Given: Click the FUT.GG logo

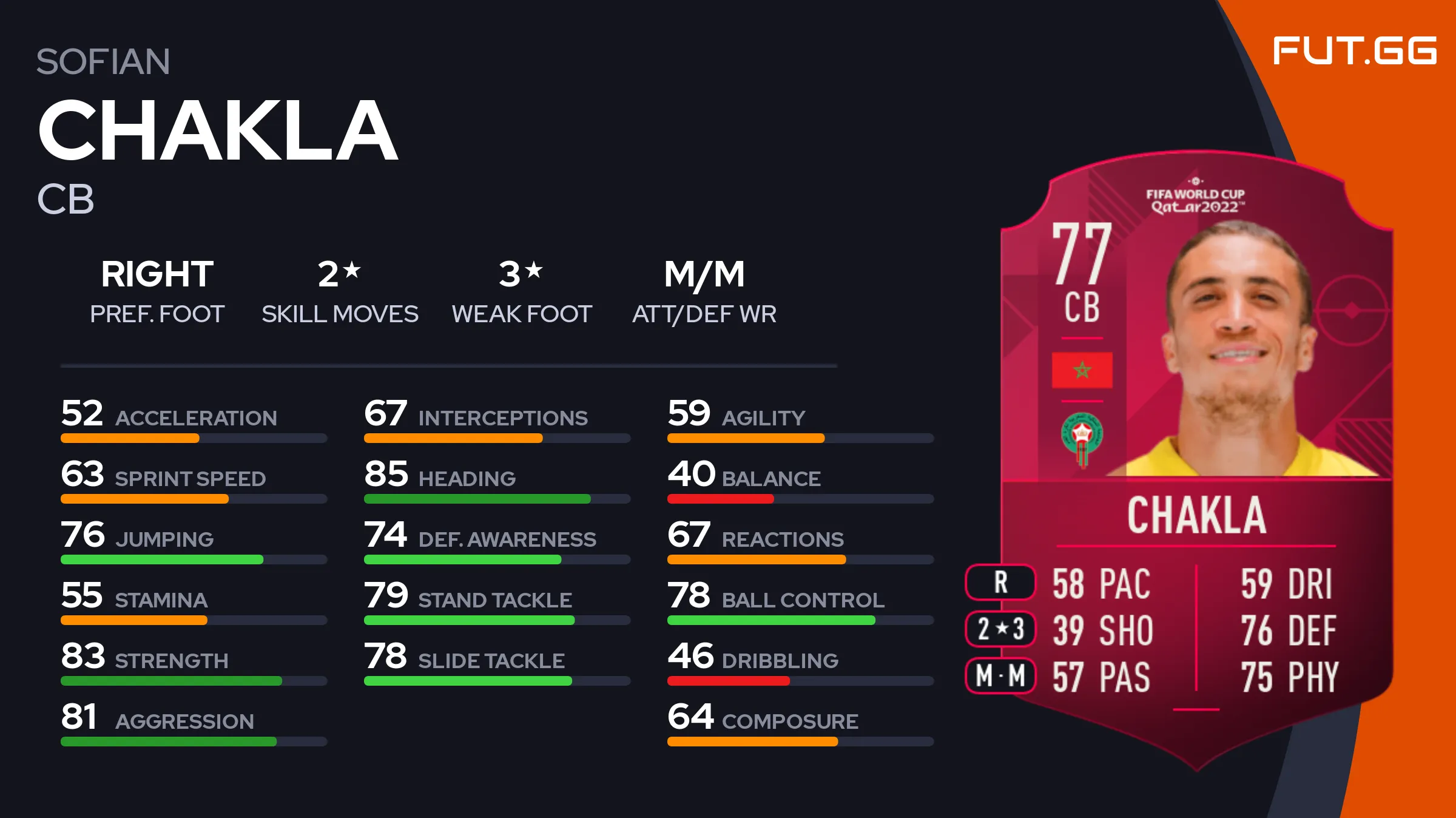Looking at the screenshot, I should click(x=1354, y=51).
